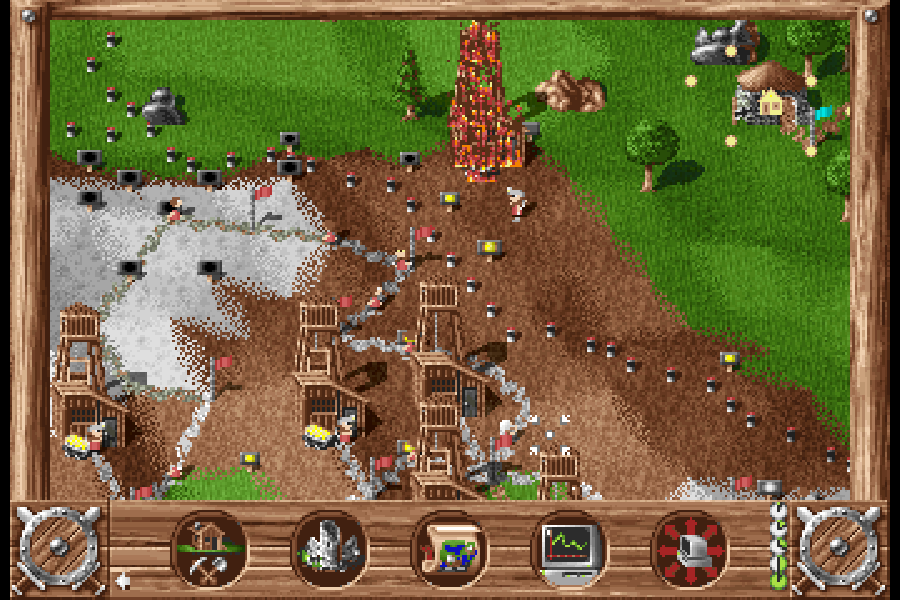The height and width of the screenshot is (600, 900).
Task: Open the world map scroll
Action: tap(449, 549)
